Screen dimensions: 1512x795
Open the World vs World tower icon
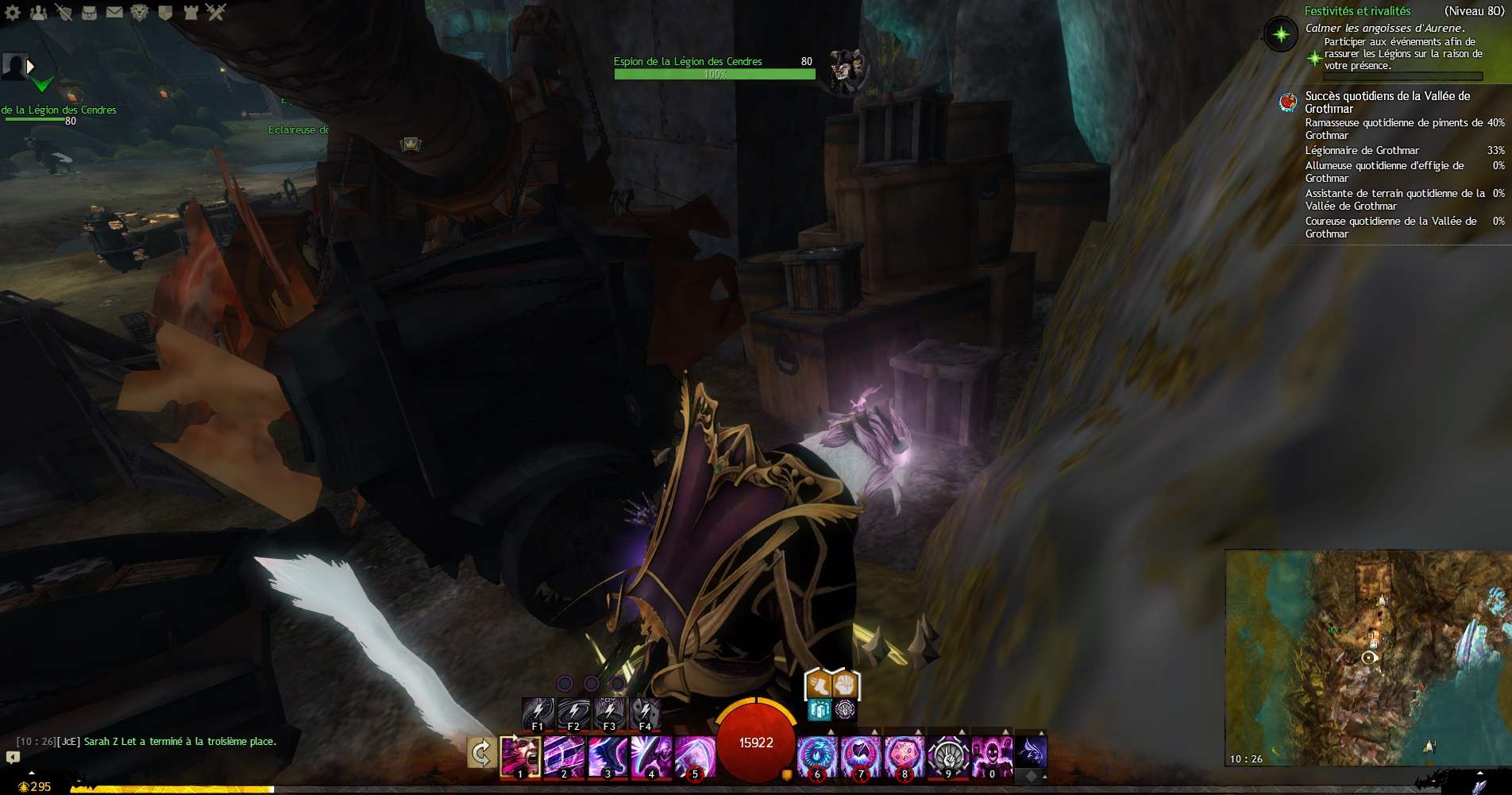191,12
